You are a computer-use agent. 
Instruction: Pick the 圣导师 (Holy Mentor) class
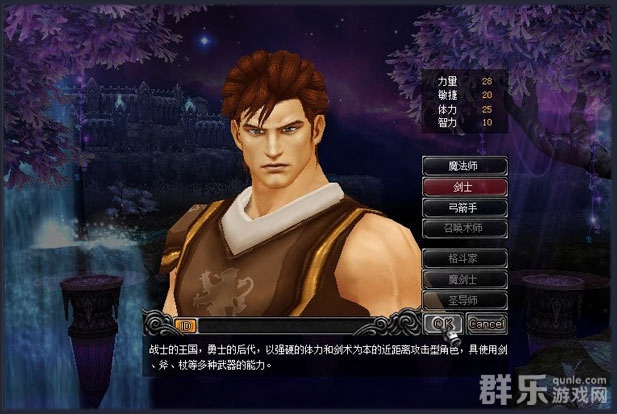463,299
